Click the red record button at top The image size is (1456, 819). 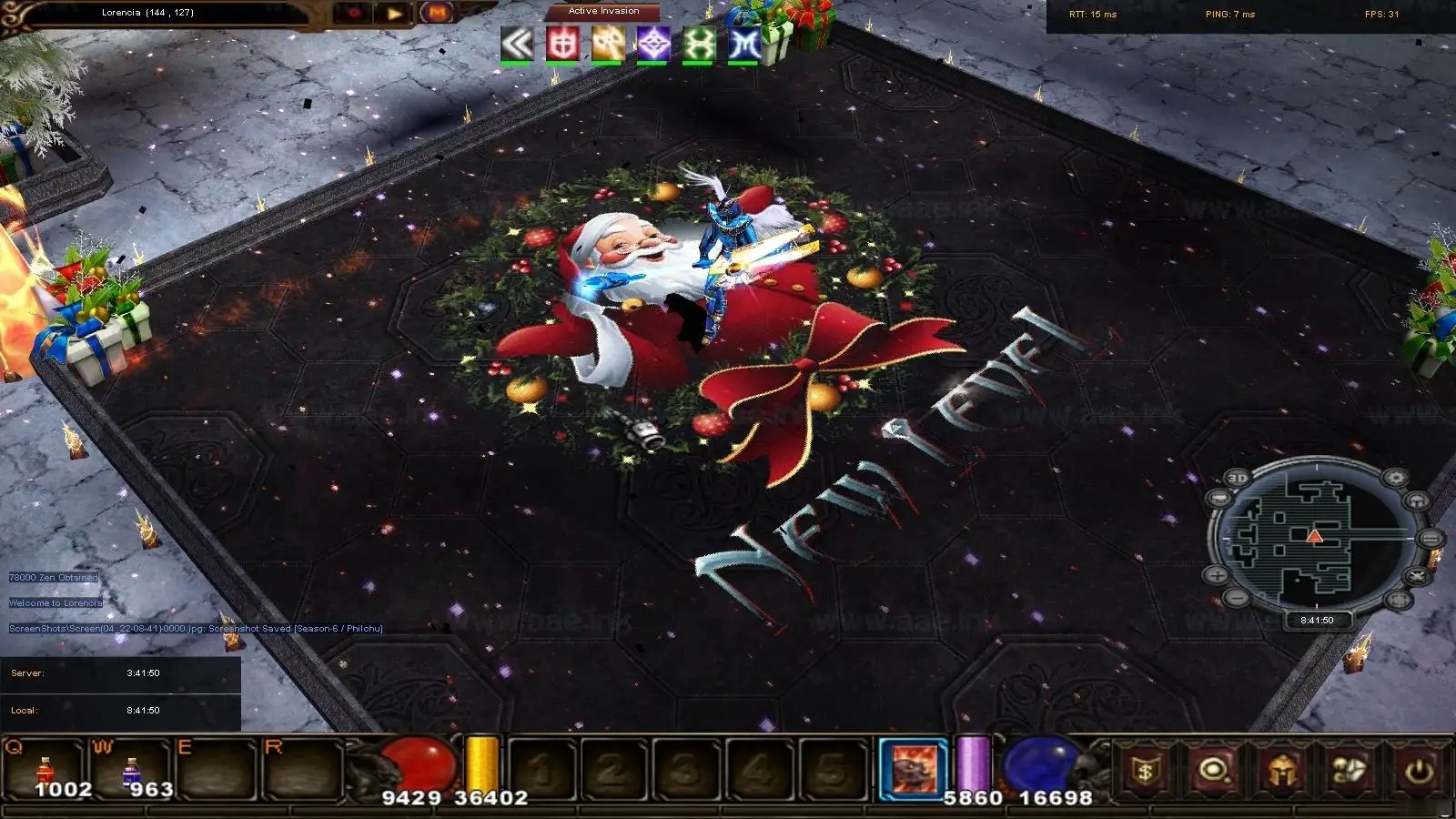tap(353, 14)
